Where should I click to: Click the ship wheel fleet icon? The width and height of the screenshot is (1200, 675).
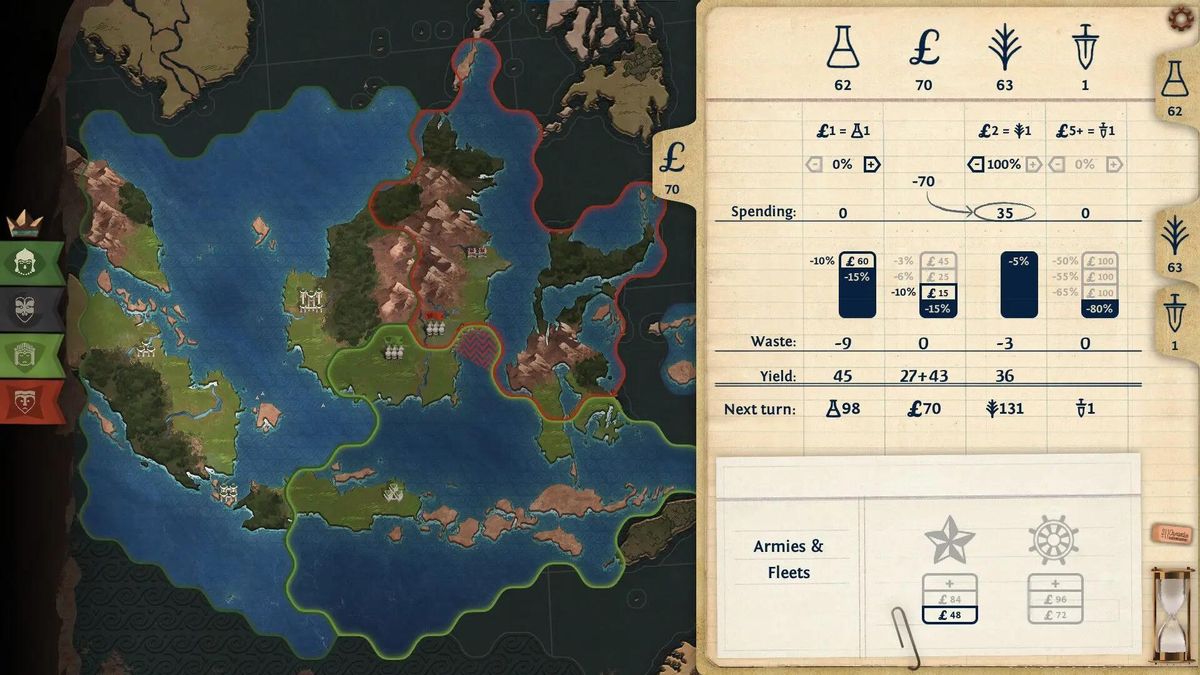tap(1053, 541)
